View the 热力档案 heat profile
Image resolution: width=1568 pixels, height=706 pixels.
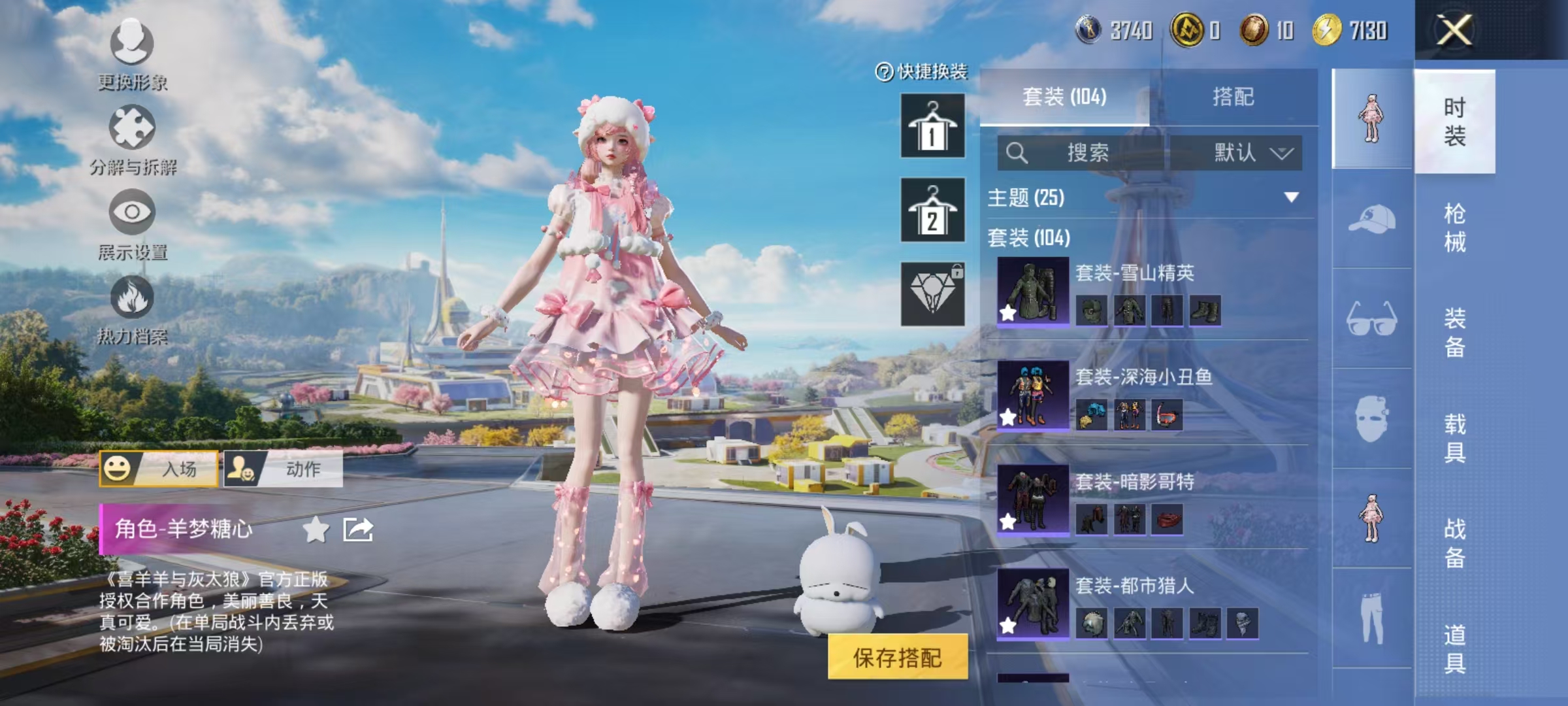click(x=131, y=314)
